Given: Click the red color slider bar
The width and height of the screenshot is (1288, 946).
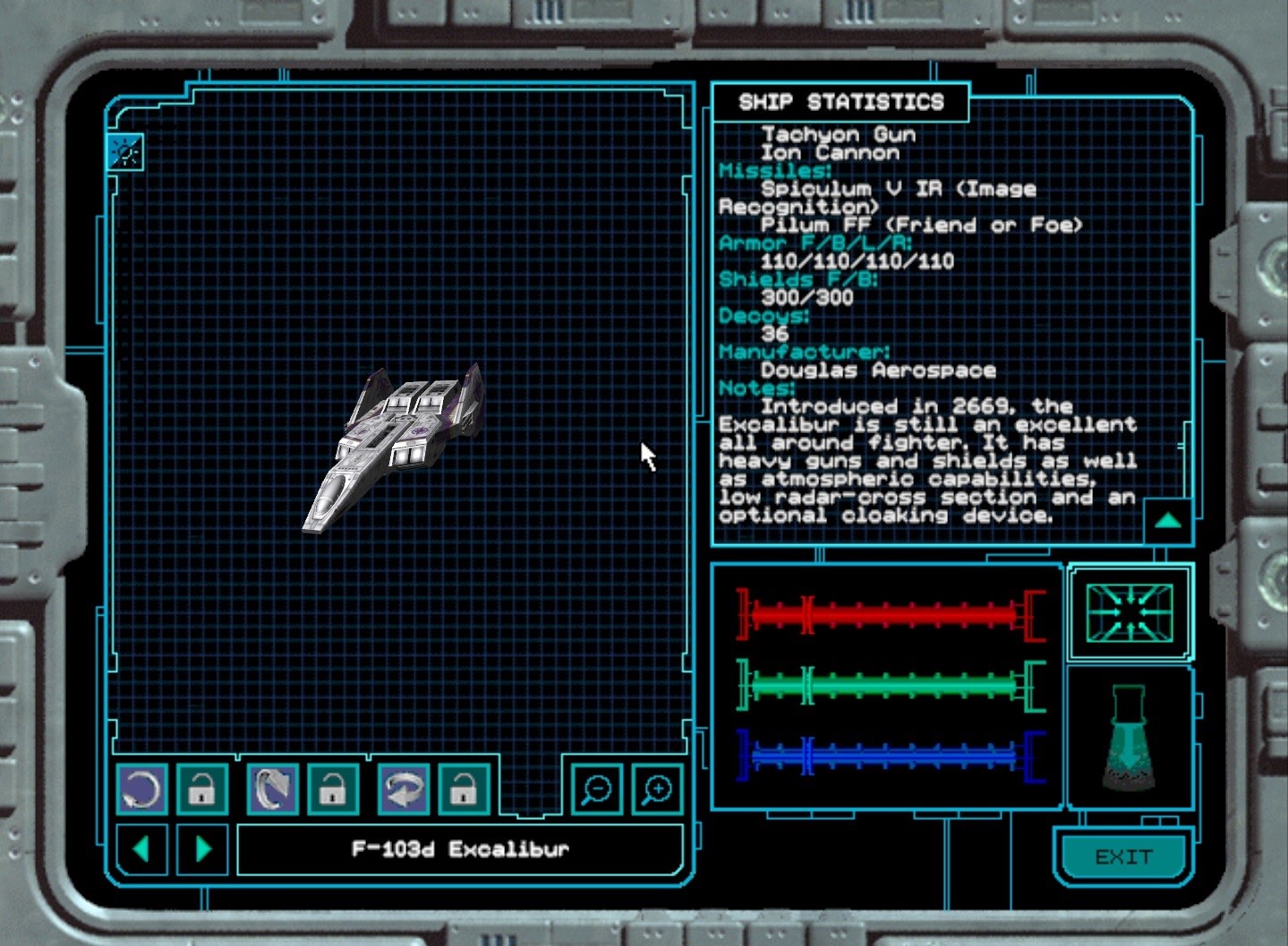Looking at the screenshot, I should click(891, 614).
